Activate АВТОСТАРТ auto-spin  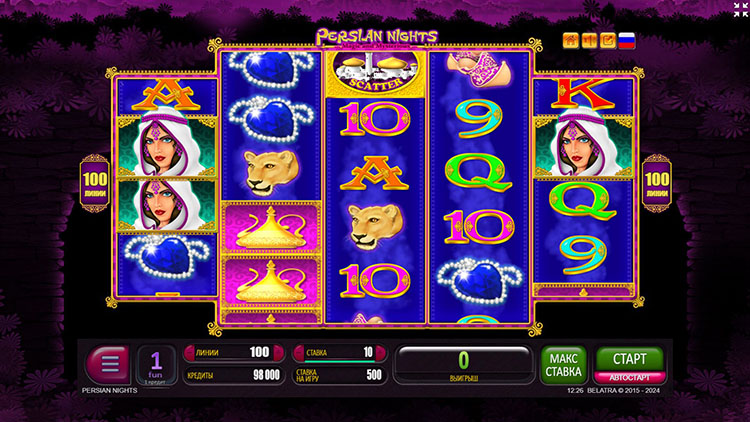pos(630,378)
